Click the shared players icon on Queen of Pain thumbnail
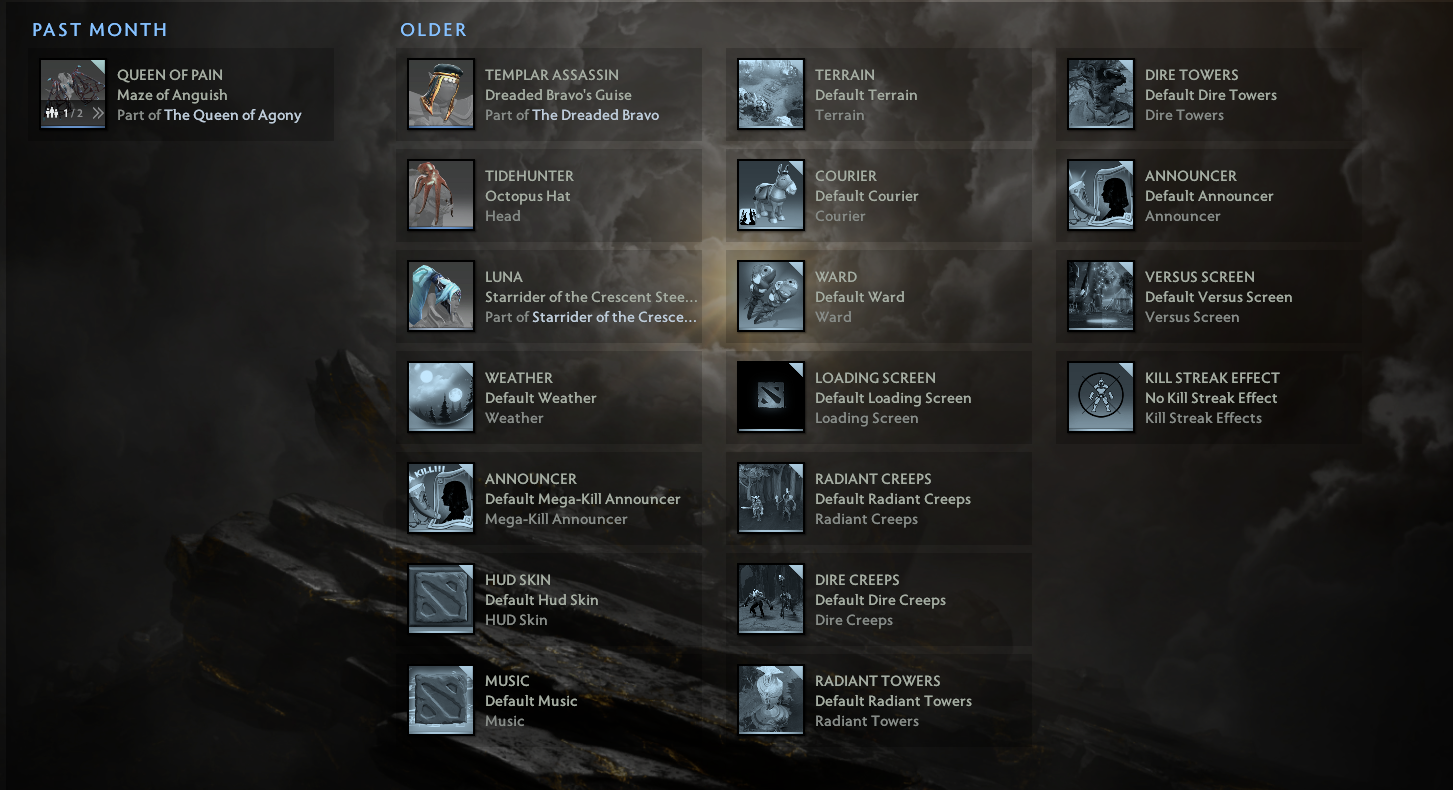This screenshot has width=1453, height=790. click(x=51, y=112)
